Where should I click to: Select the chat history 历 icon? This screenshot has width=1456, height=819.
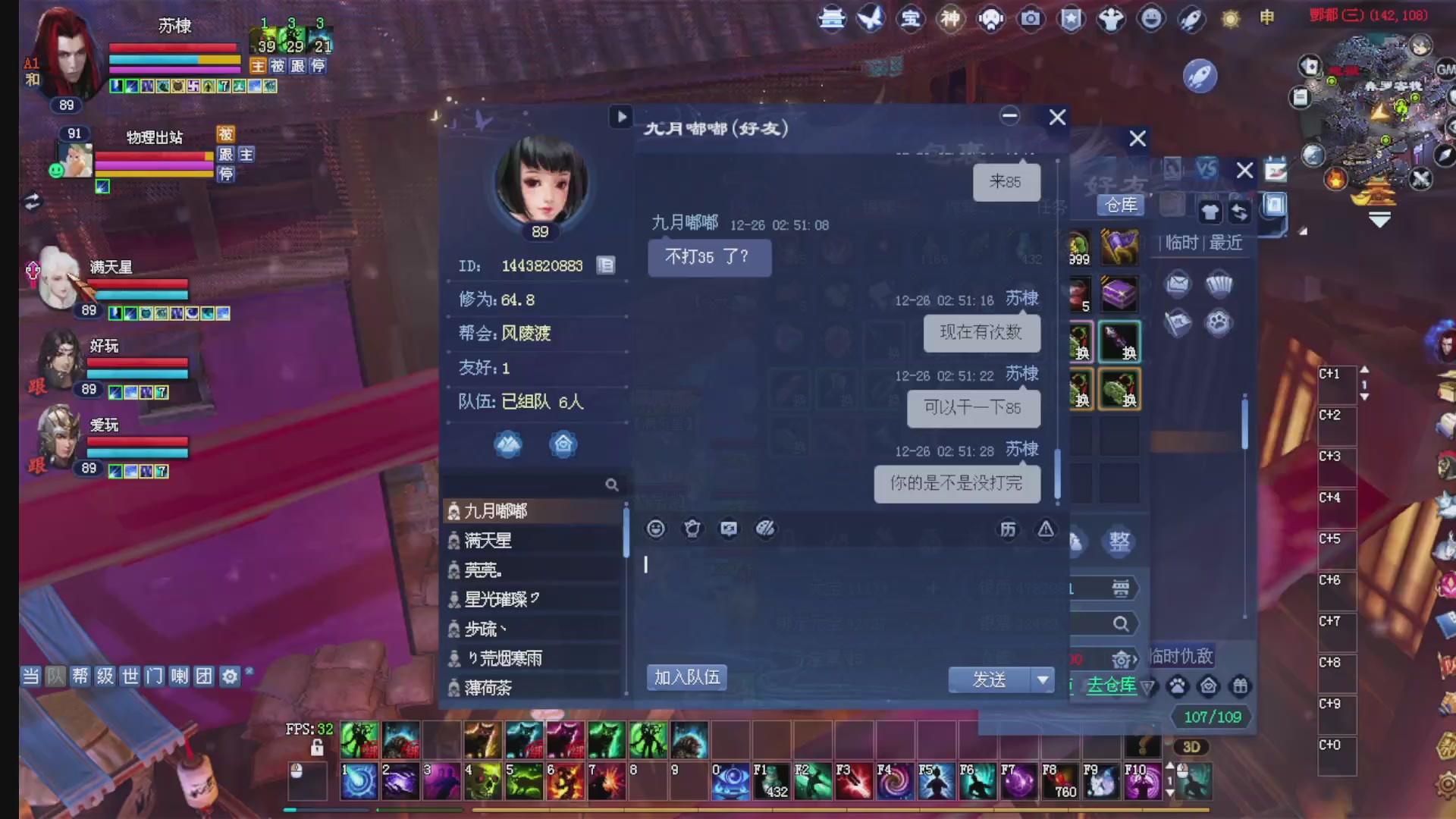(1009, 529)
